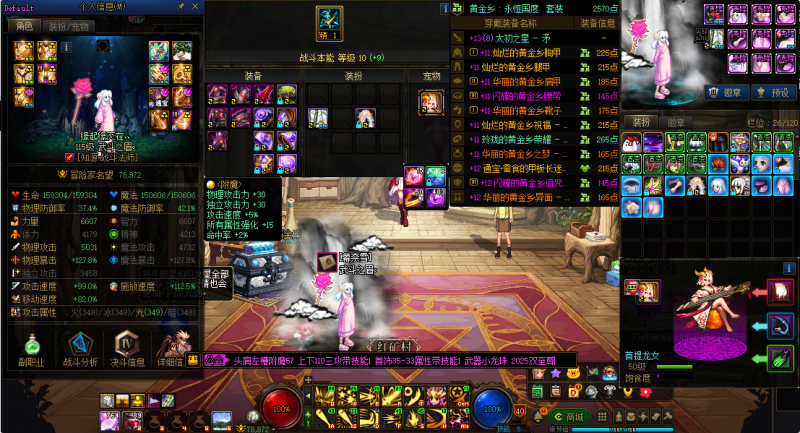
Task: Click the green pet feed button
Action: click(781, 357)
